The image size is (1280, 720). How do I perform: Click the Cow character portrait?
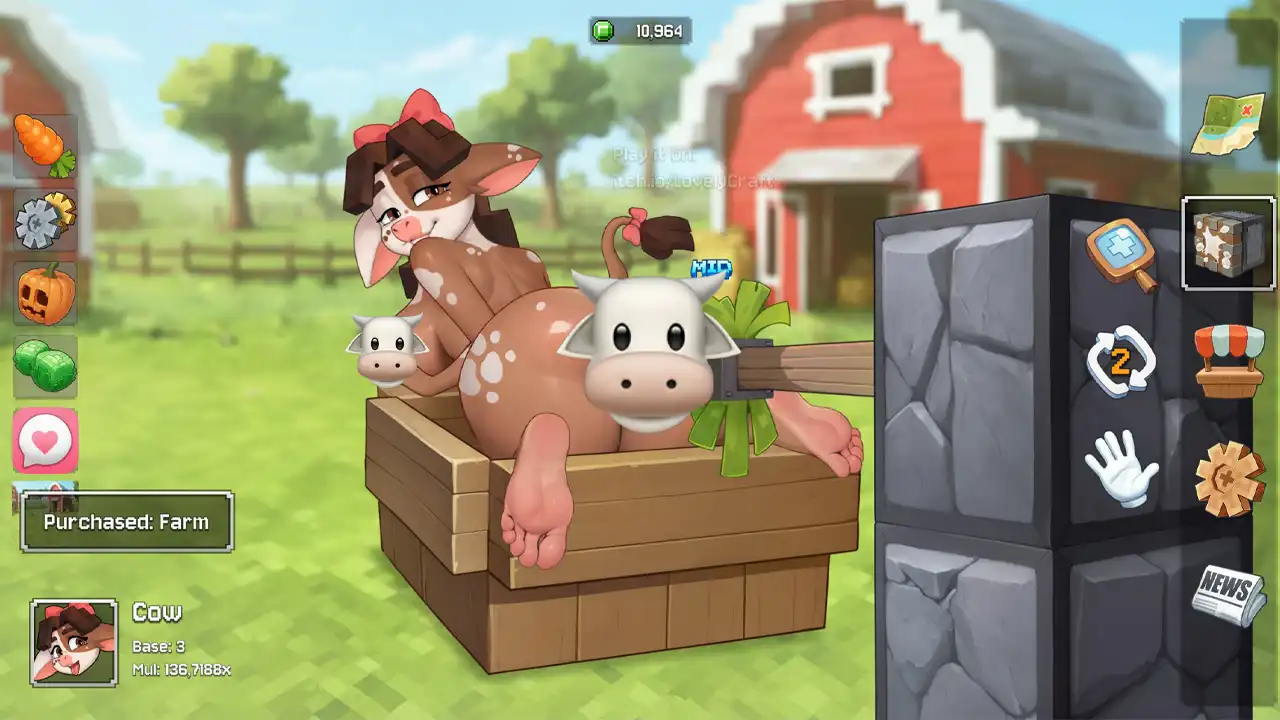click(x=74, y=643)
